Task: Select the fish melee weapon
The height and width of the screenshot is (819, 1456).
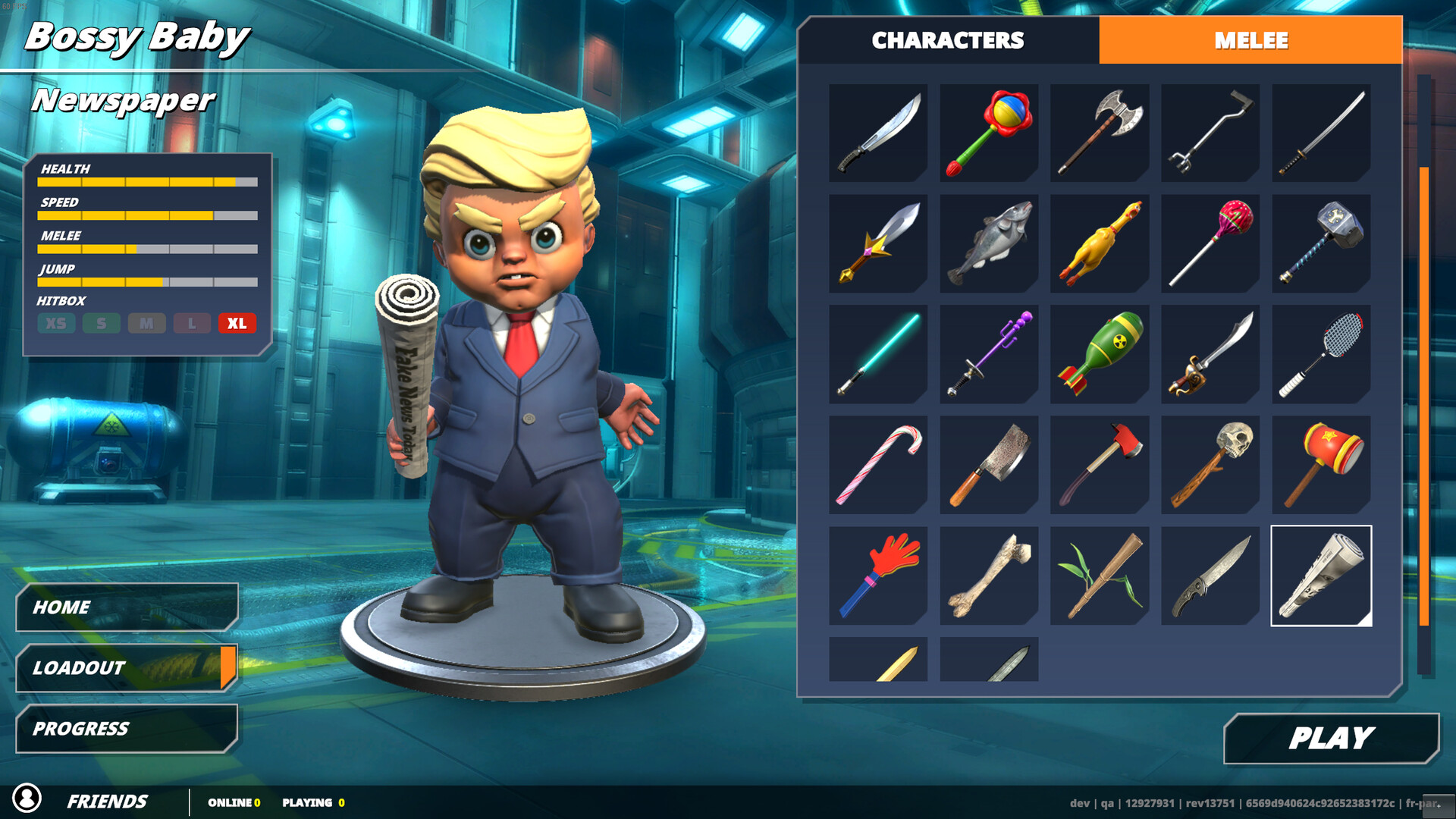Action: click(989, 243)
